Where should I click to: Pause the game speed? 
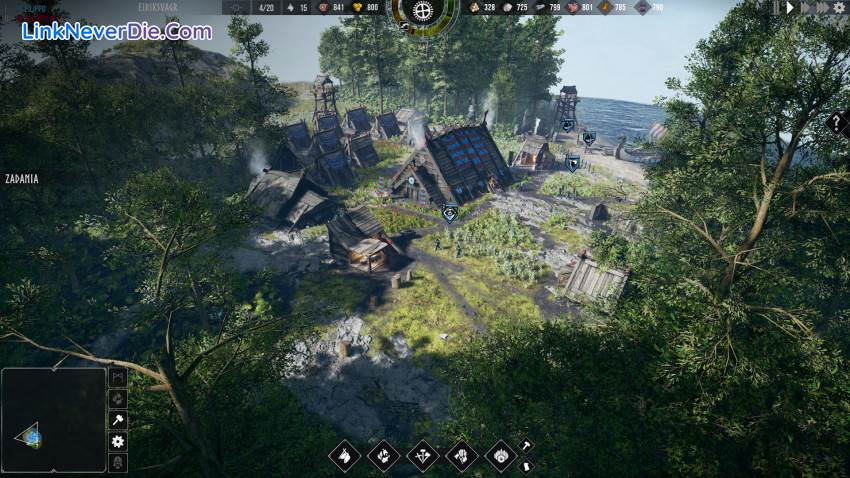(x=775, y=7)
